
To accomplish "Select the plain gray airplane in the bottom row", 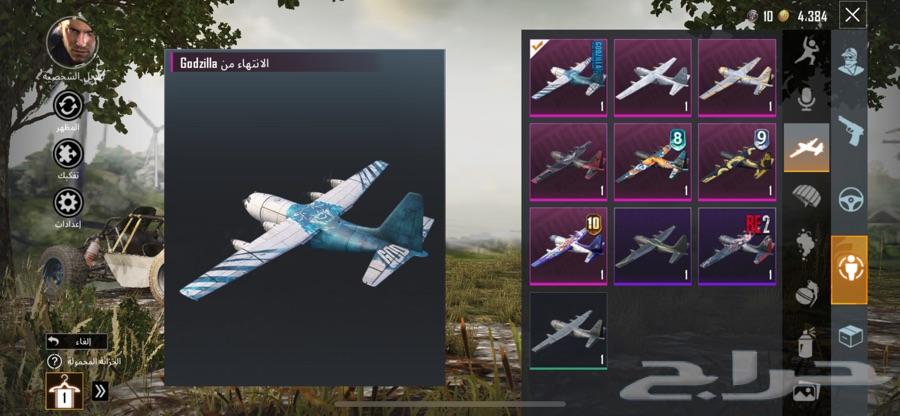I will 568,330.
